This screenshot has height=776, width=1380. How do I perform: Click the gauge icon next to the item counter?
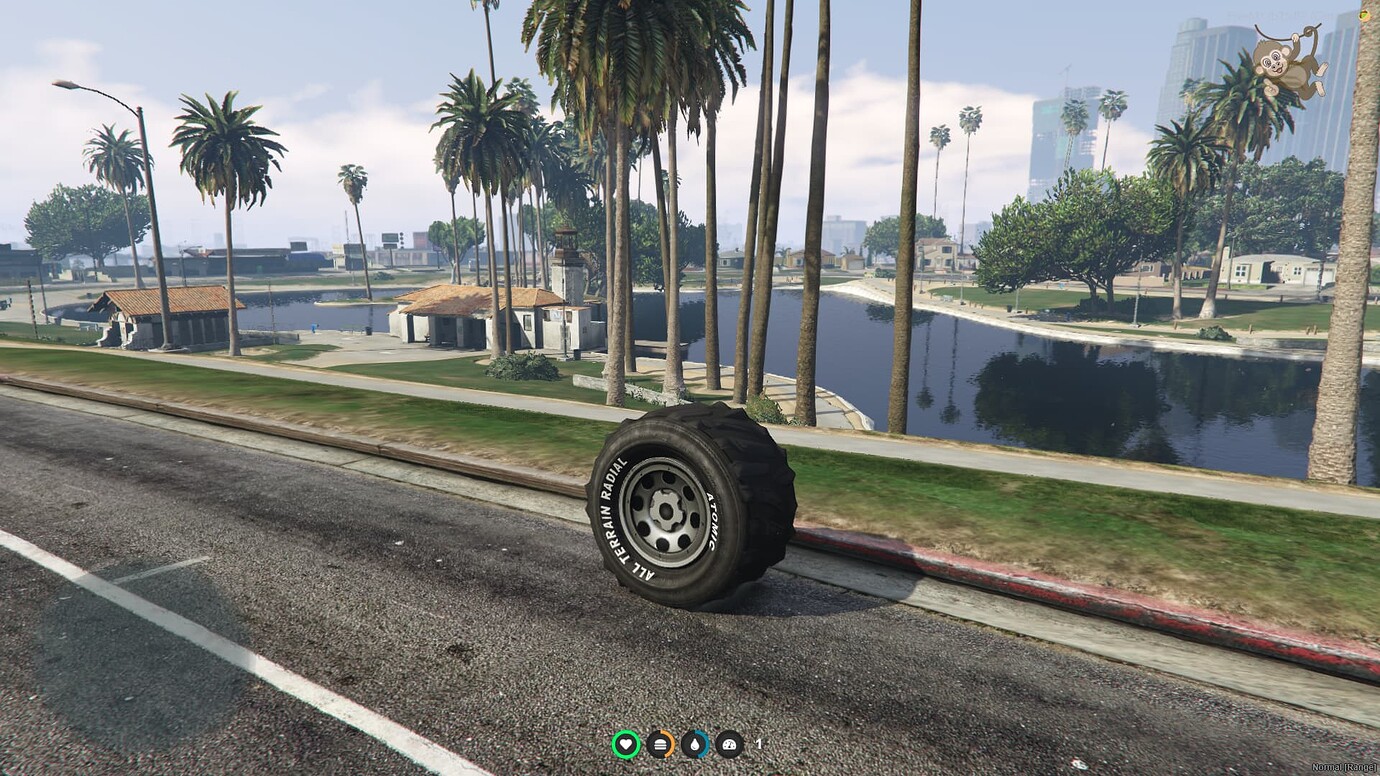click(729, 745)
